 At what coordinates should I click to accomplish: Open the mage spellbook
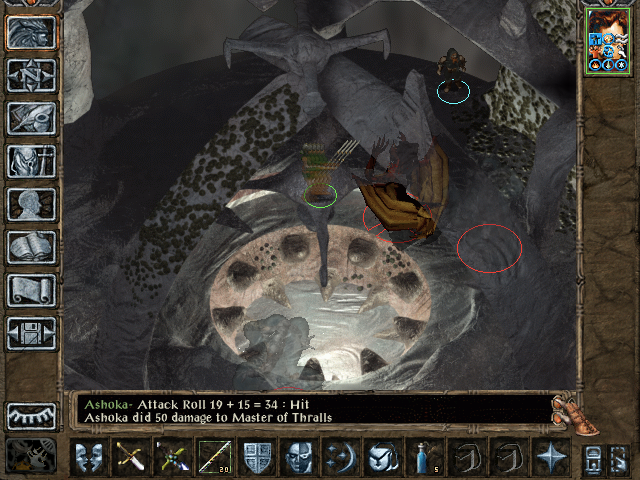[31, 247]
